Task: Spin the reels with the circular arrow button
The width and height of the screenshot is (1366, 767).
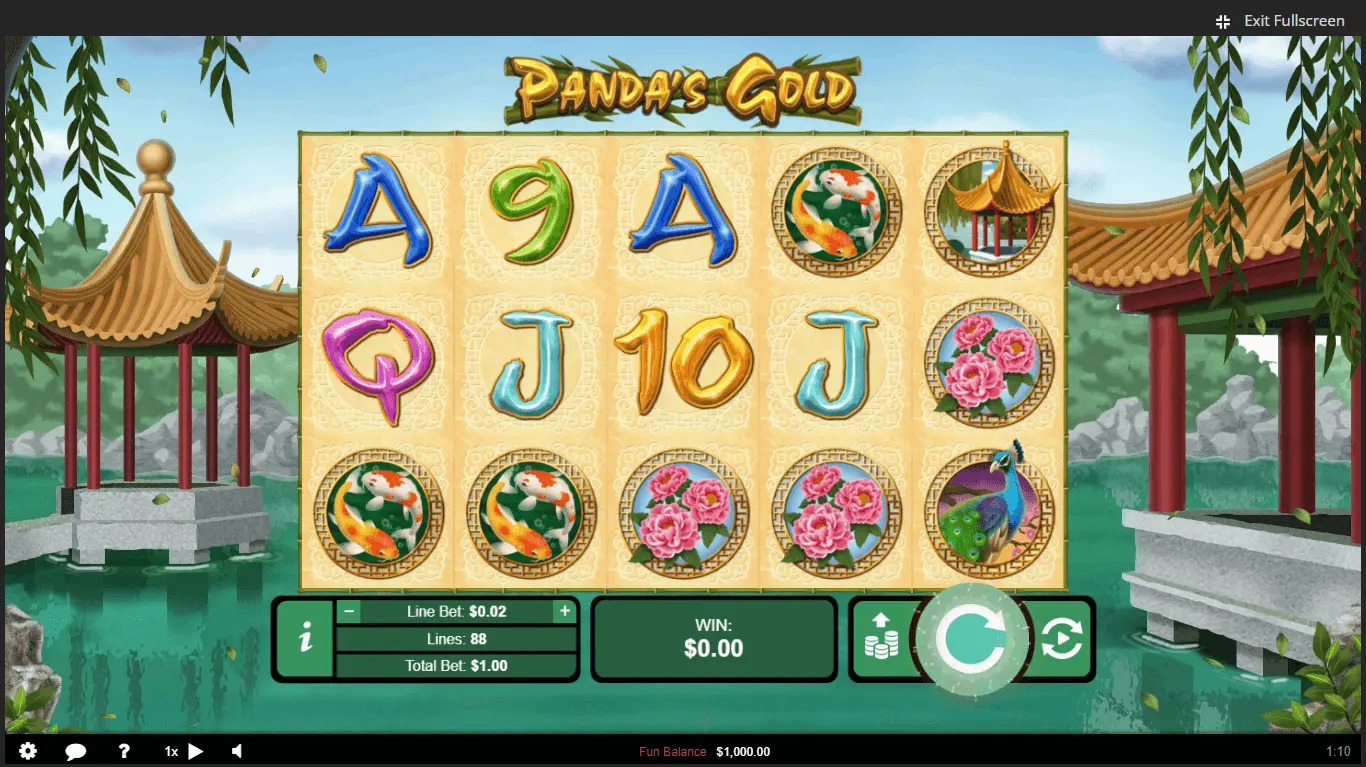Action: tap(971, 640)
